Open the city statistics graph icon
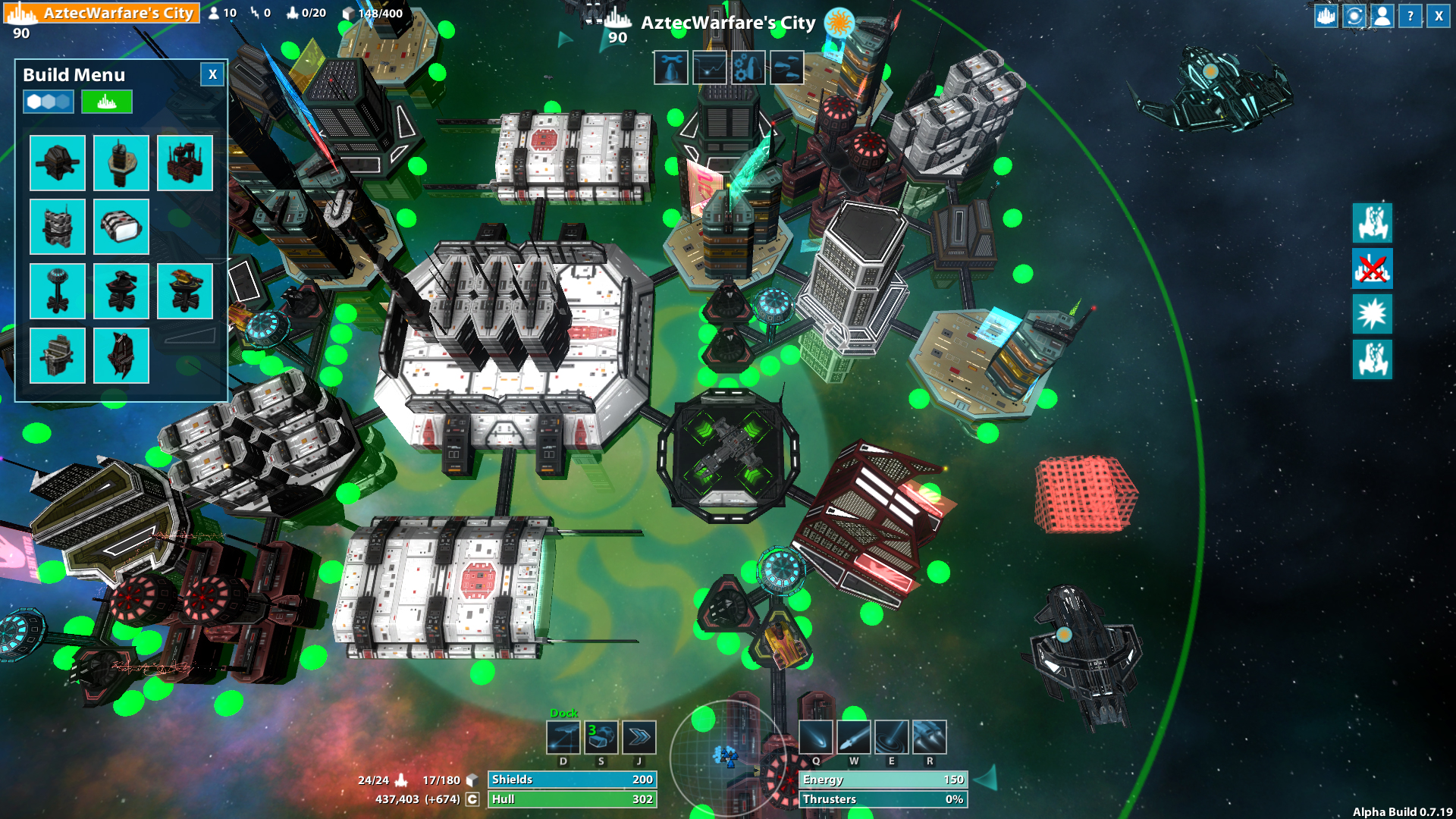The width and height of the screenshot is (1456, 819). pos(711,67)
